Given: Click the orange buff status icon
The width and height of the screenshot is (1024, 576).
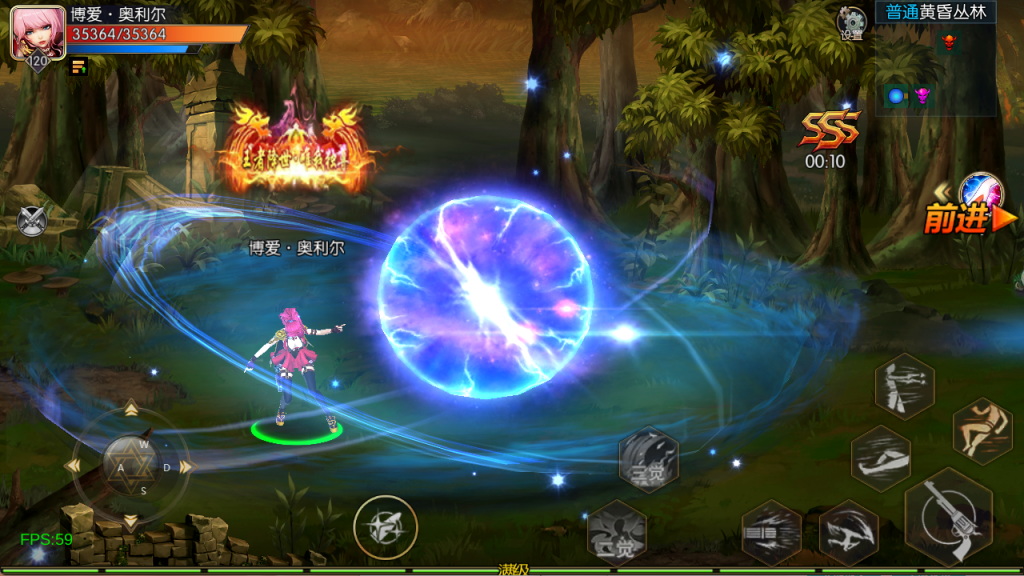Looking at the screenshot, I should pyautogui.click(x=79, y=67).
